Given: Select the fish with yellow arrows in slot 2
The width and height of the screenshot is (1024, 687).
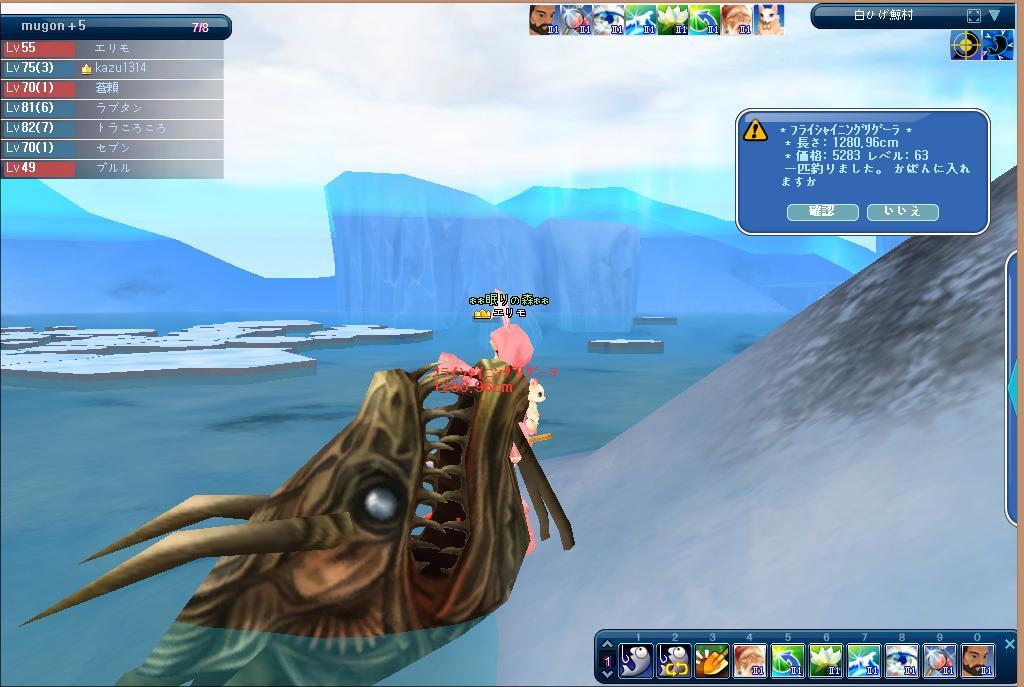Looking at the screenshot, I should coord(674,661).
